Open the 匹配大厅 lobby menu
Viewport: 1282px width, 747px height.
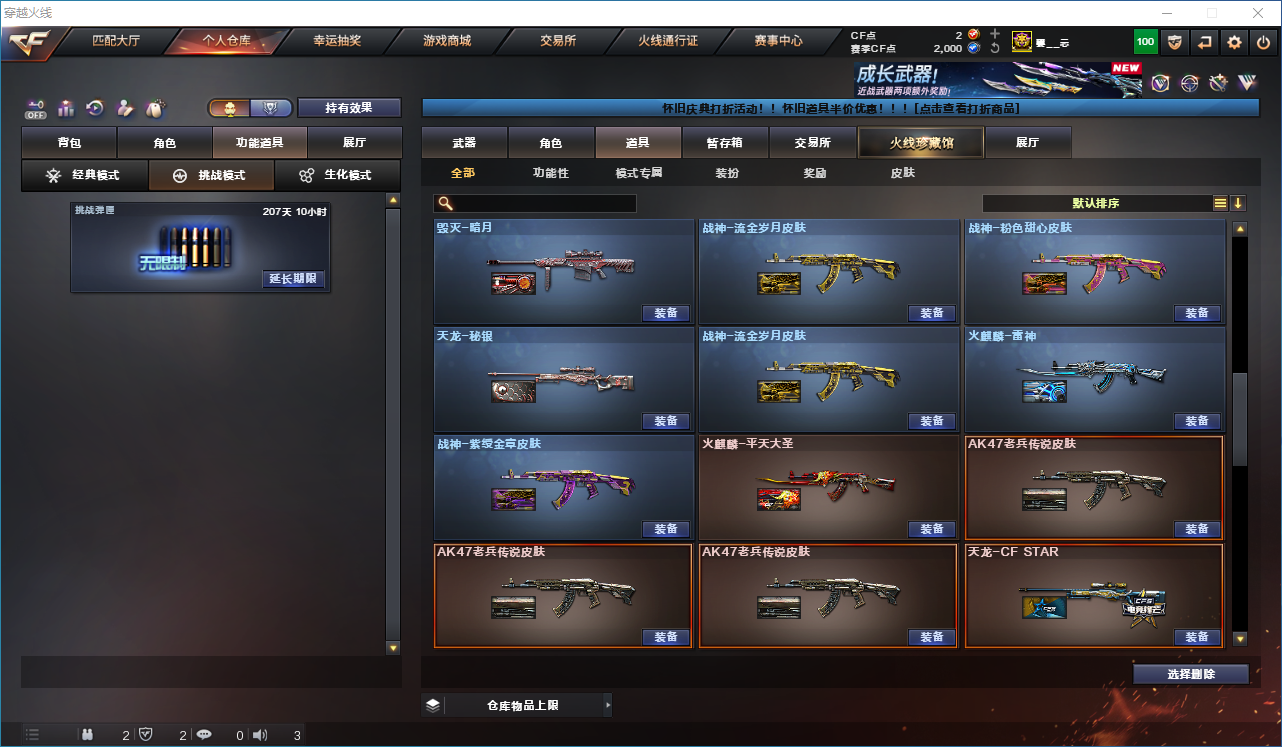coord(117,42)
